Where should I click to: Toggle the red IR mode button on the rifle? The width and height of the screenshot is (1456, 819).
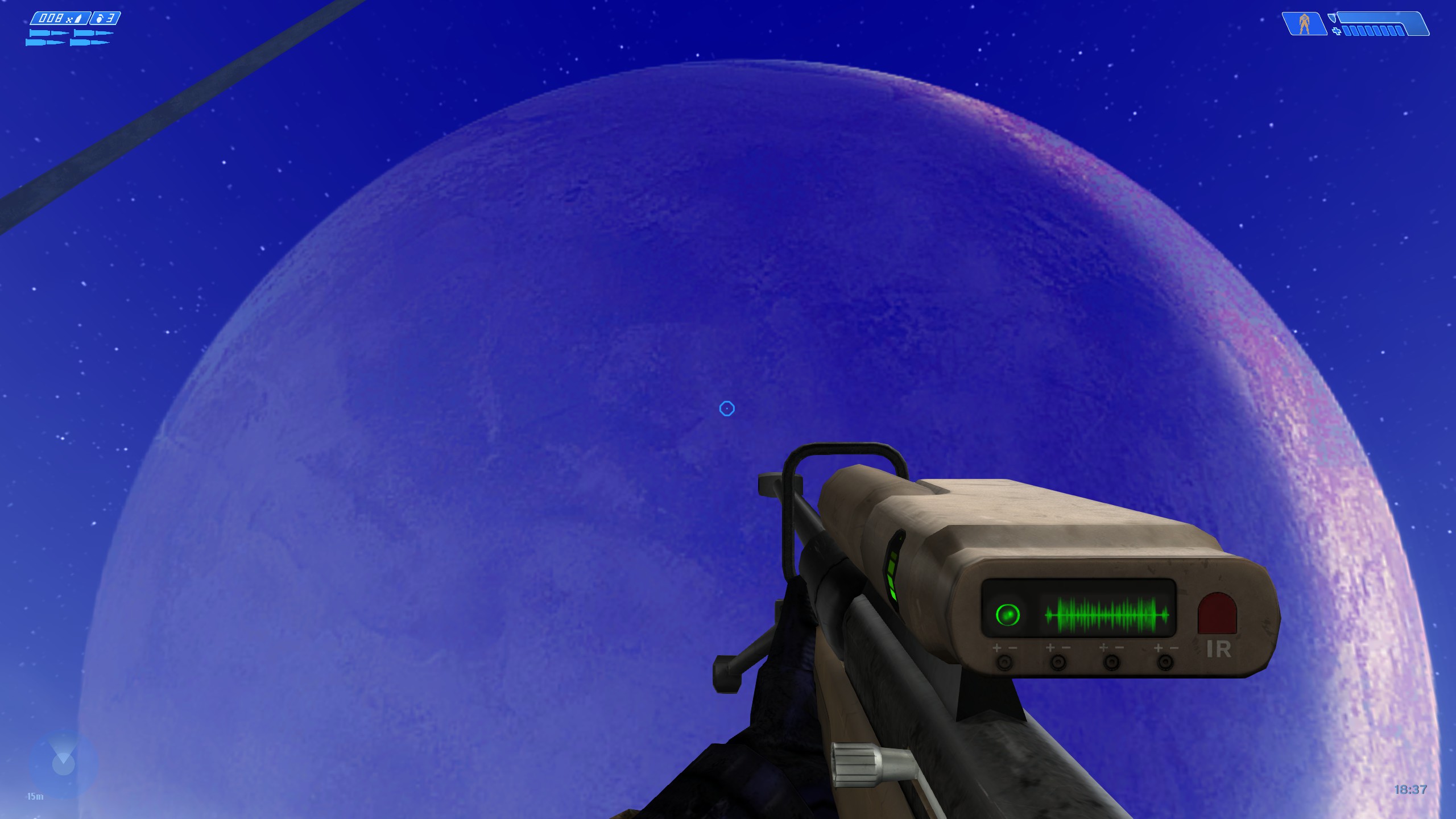click(1218, 613)
